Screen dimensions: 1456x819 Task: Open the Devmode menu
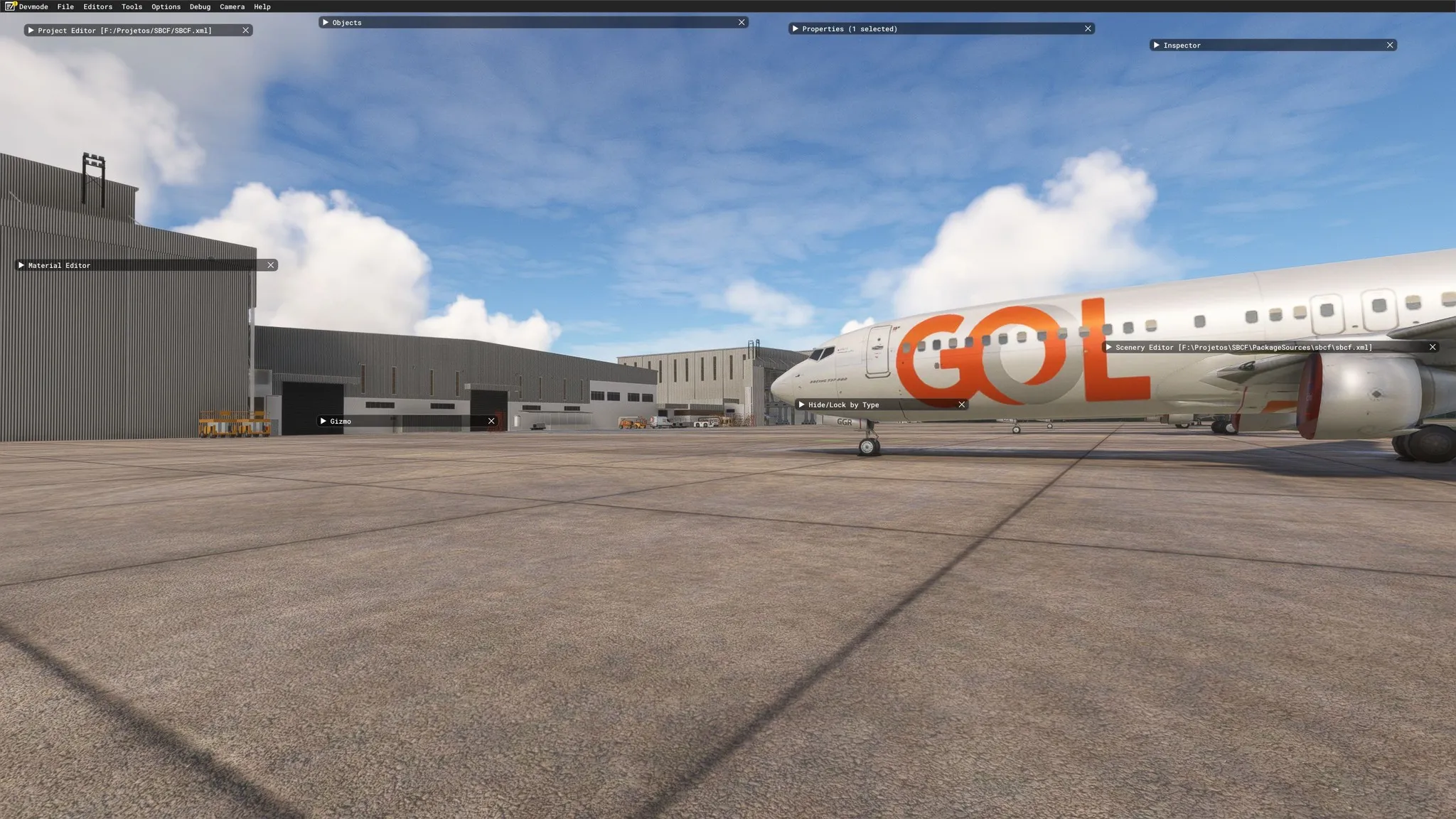point(33,6)
